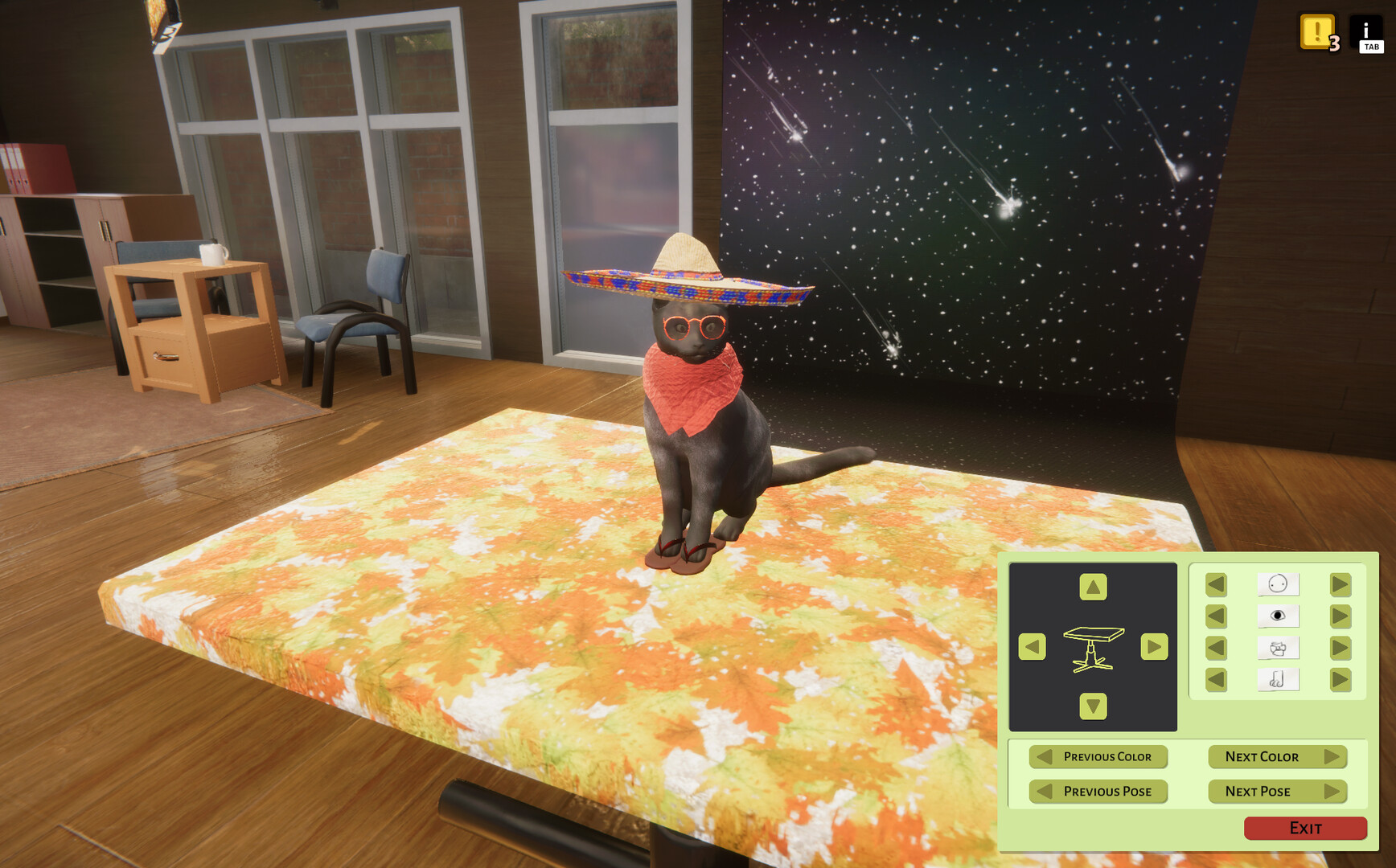
Task: Cycle to the previous eyewear accessory
Action: point(1214,616)
